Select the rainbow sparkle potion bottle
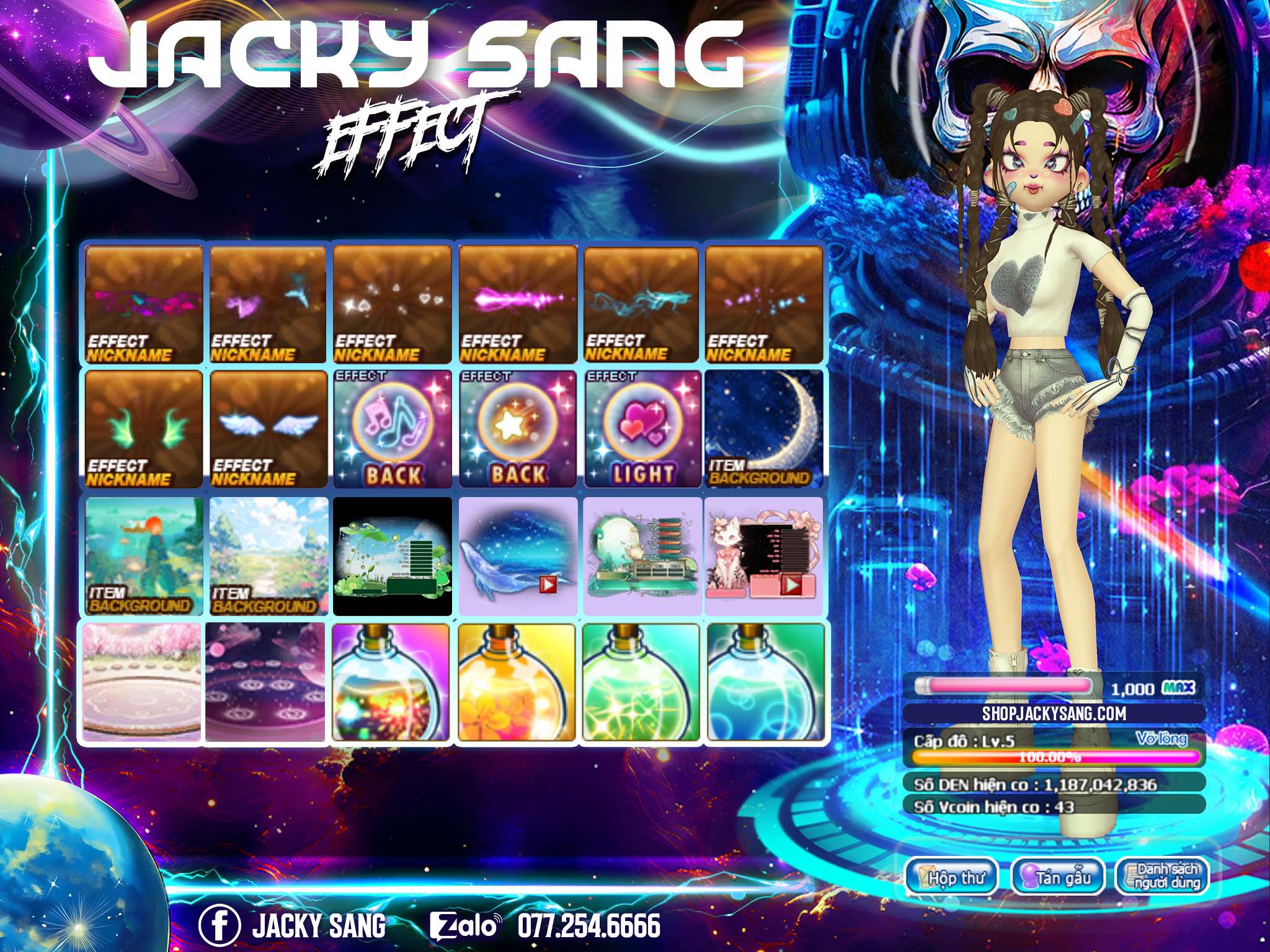Screen dimensions: 1270x952 [391, 682]
